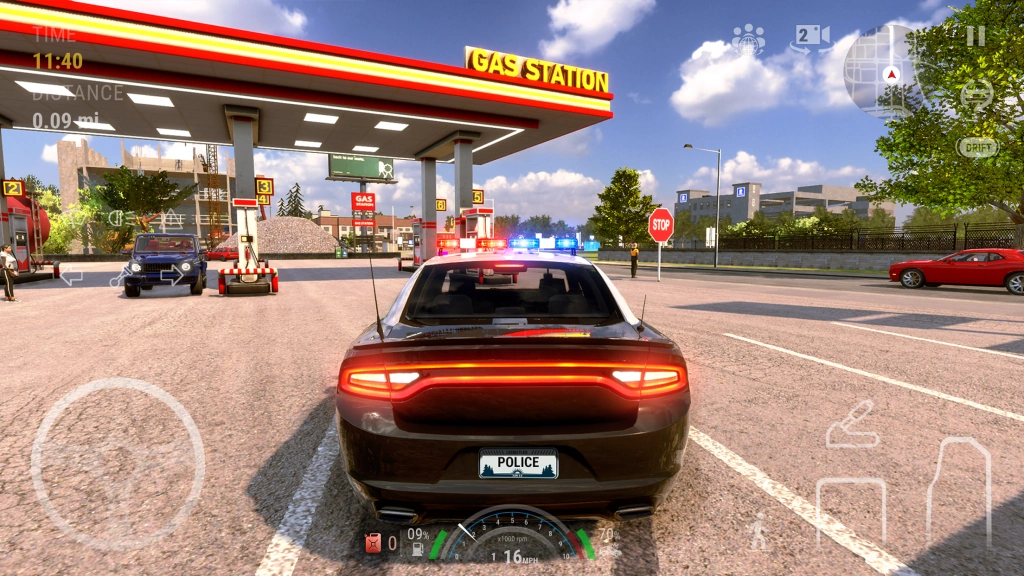Pause the game with the pause button

[x=975, y=36]
